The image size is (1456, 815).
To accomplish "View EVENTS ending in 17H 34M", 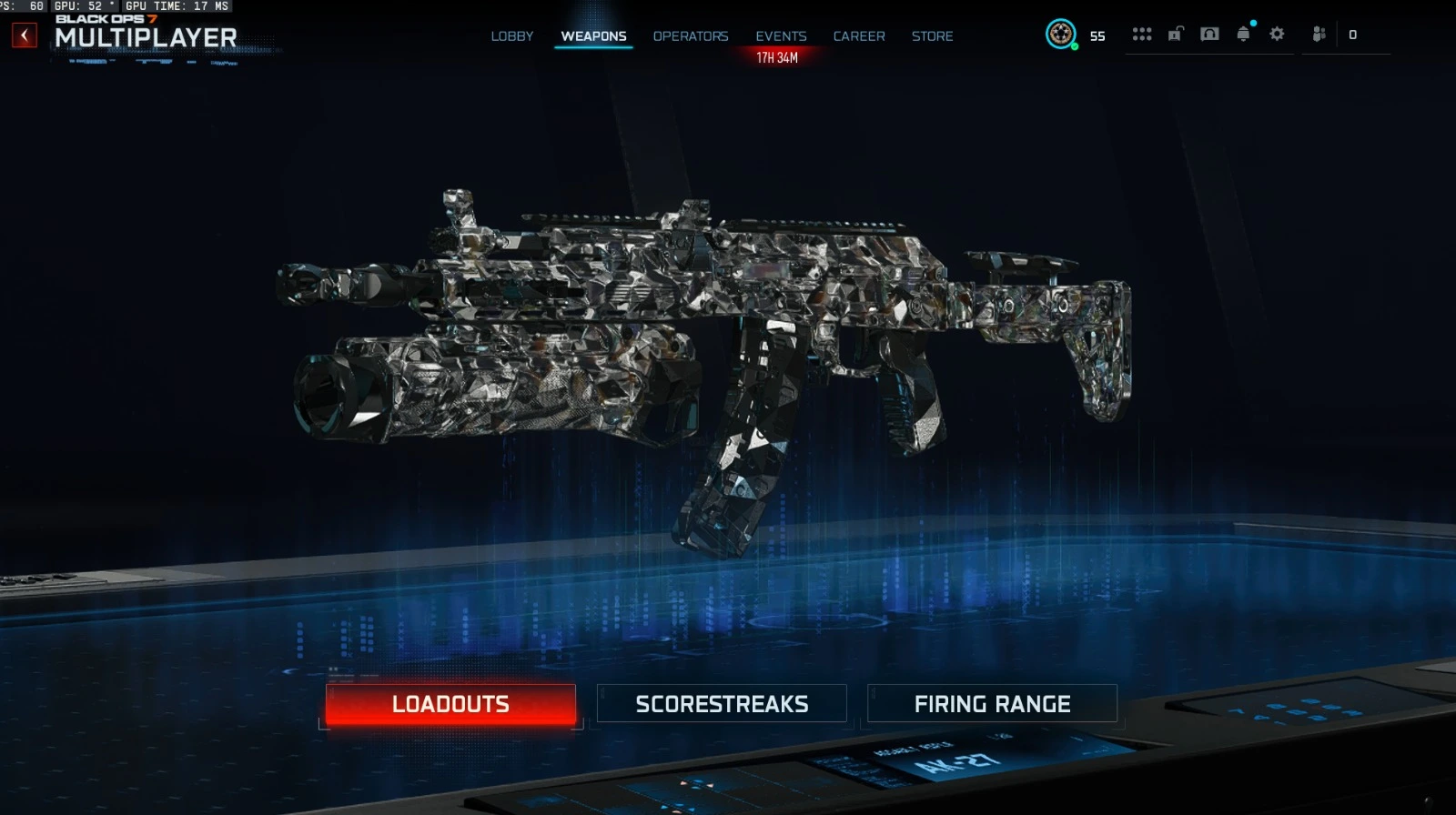I will pyautogui.click(x=781, y=36).
